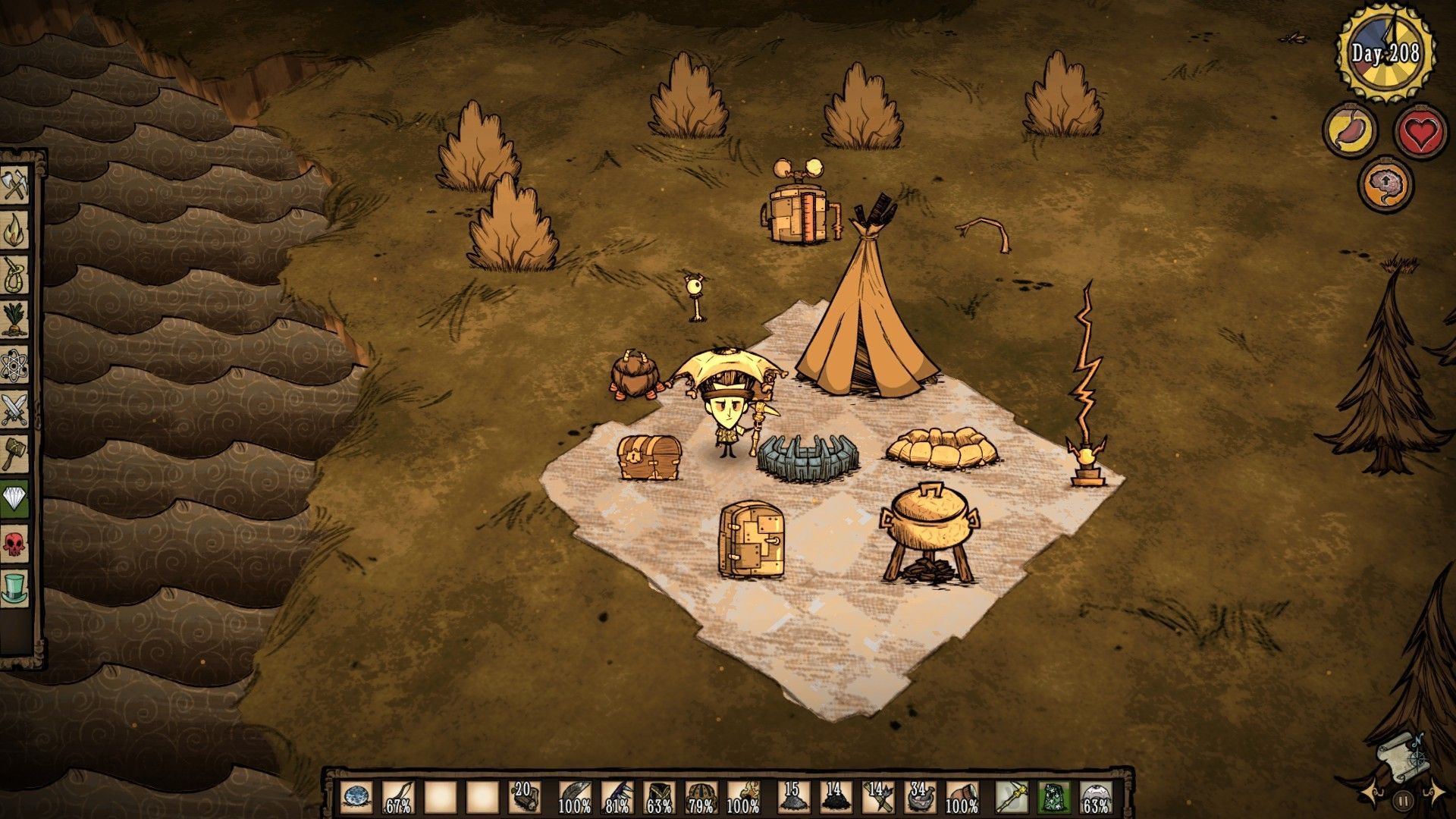Open the Magic red skull tab
1456x819 pixels.
pyautogui.click(x=15, y=543)
